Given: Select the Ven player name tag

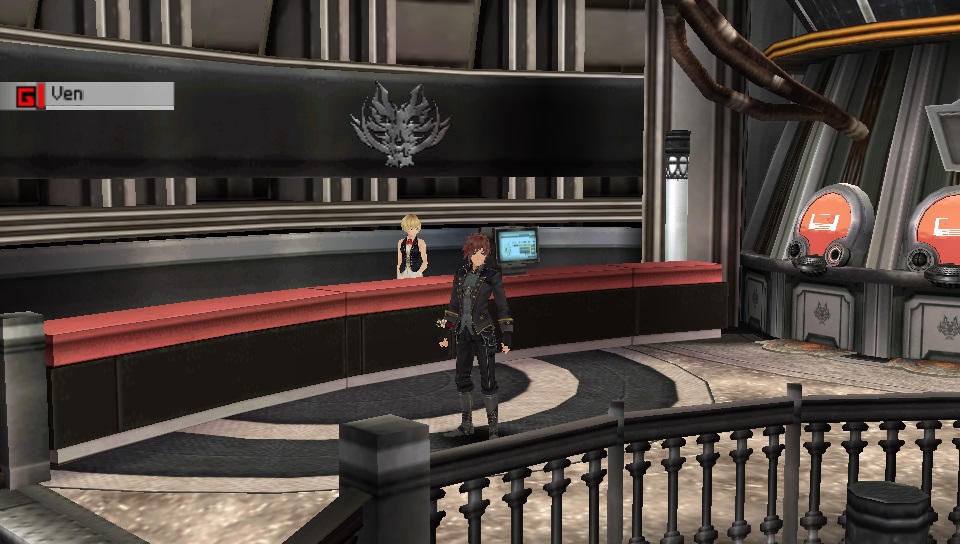Looking at the screenshot, I should (96, 96).
